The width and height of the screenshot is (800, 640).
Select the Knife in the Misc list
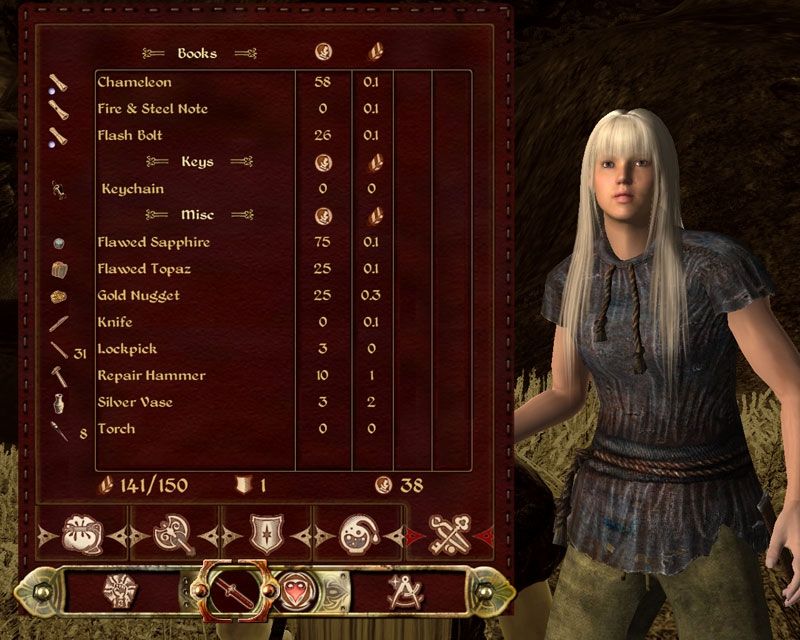point(115,322)
